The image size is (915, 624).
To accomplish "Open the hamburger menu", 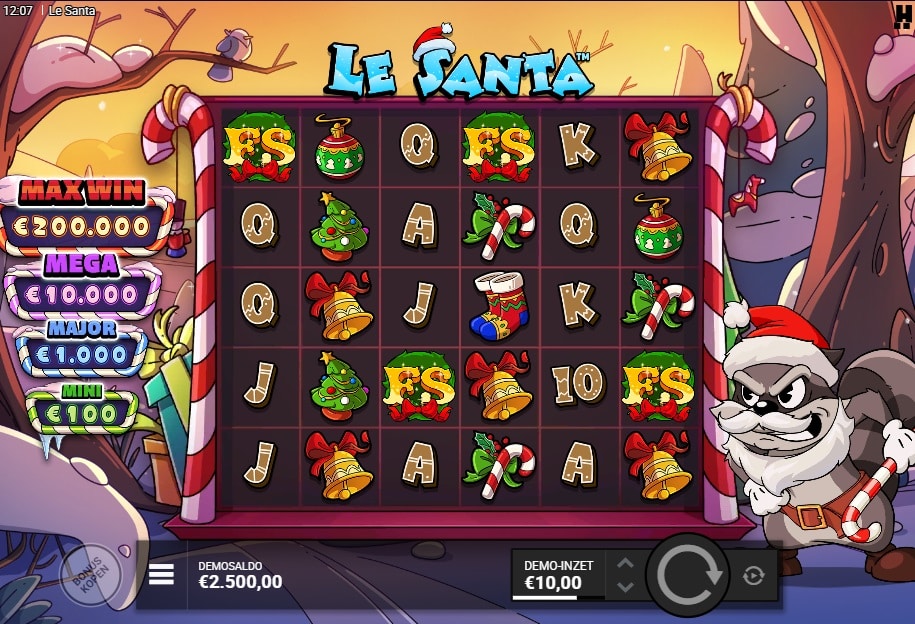I will click(162, 574).
